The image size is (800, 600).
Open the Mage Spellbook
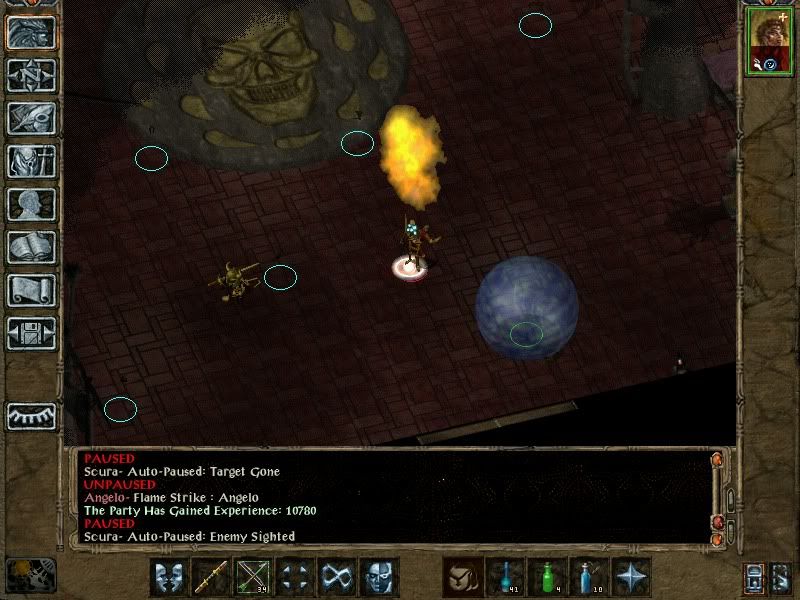point(31,247)
